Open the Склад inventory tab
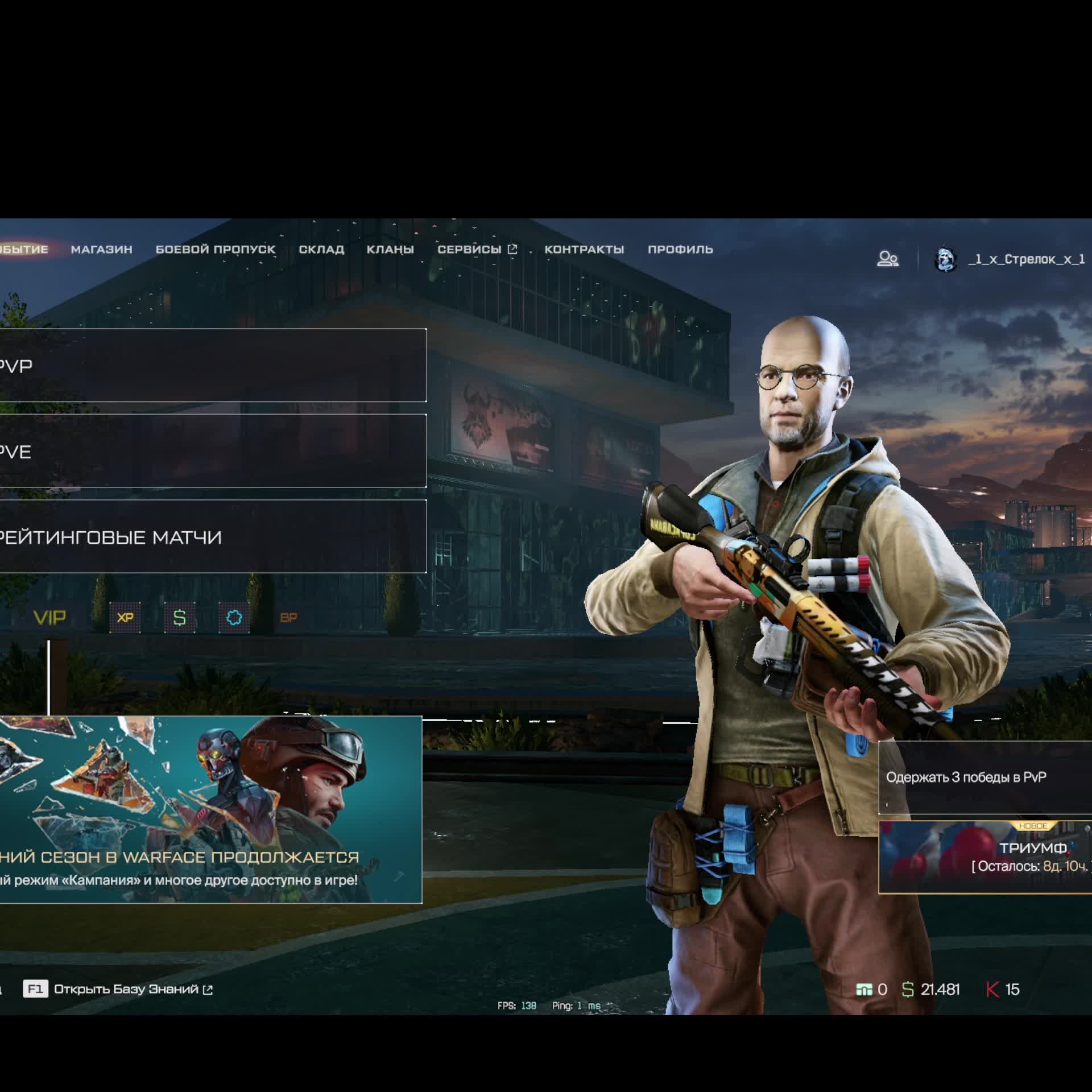1092x1092 pixels. point(321,249)
